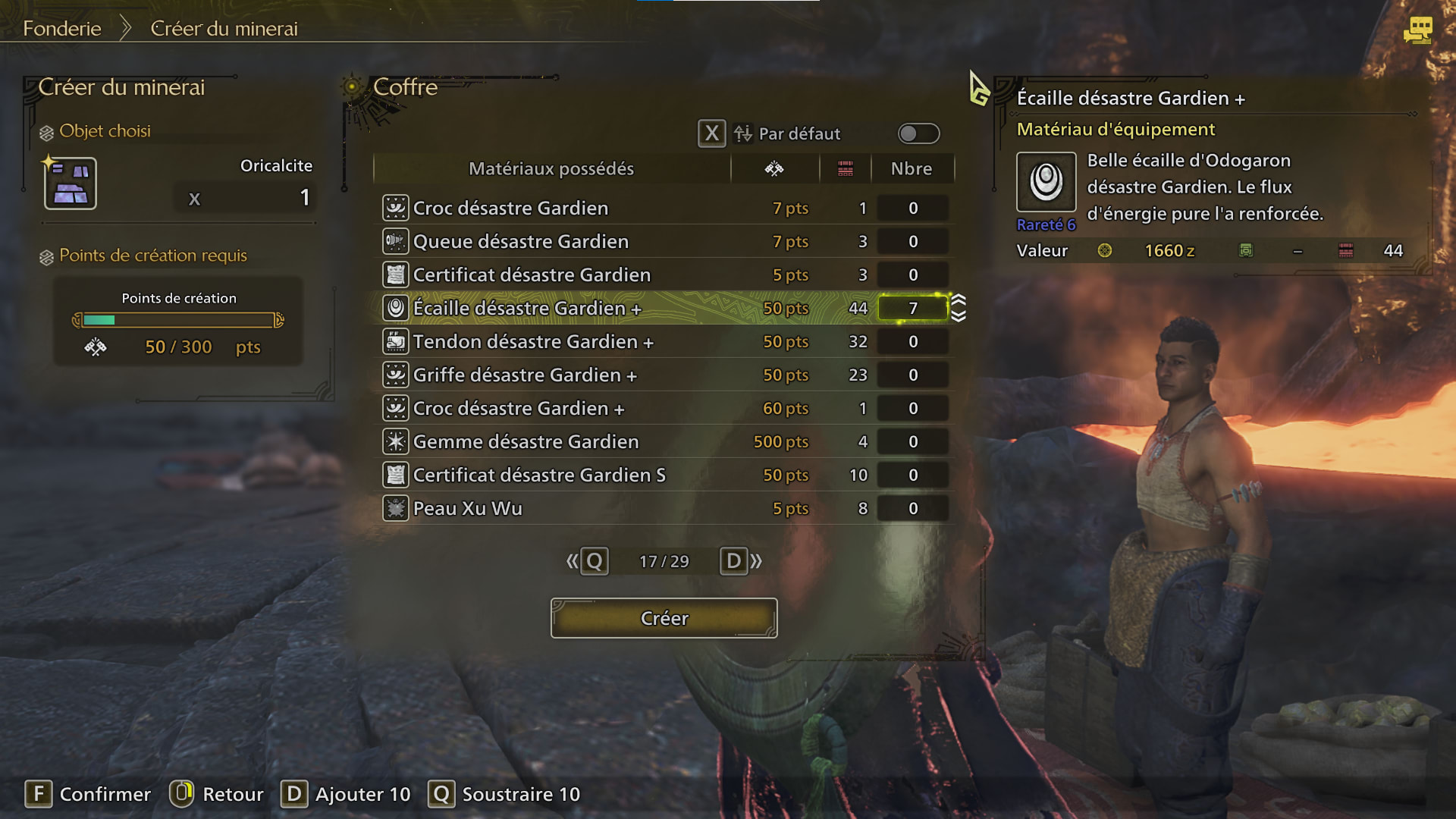This screenshot has width=1456, height=819.
Task: Go to the next materials page
Action: point(741,561)
